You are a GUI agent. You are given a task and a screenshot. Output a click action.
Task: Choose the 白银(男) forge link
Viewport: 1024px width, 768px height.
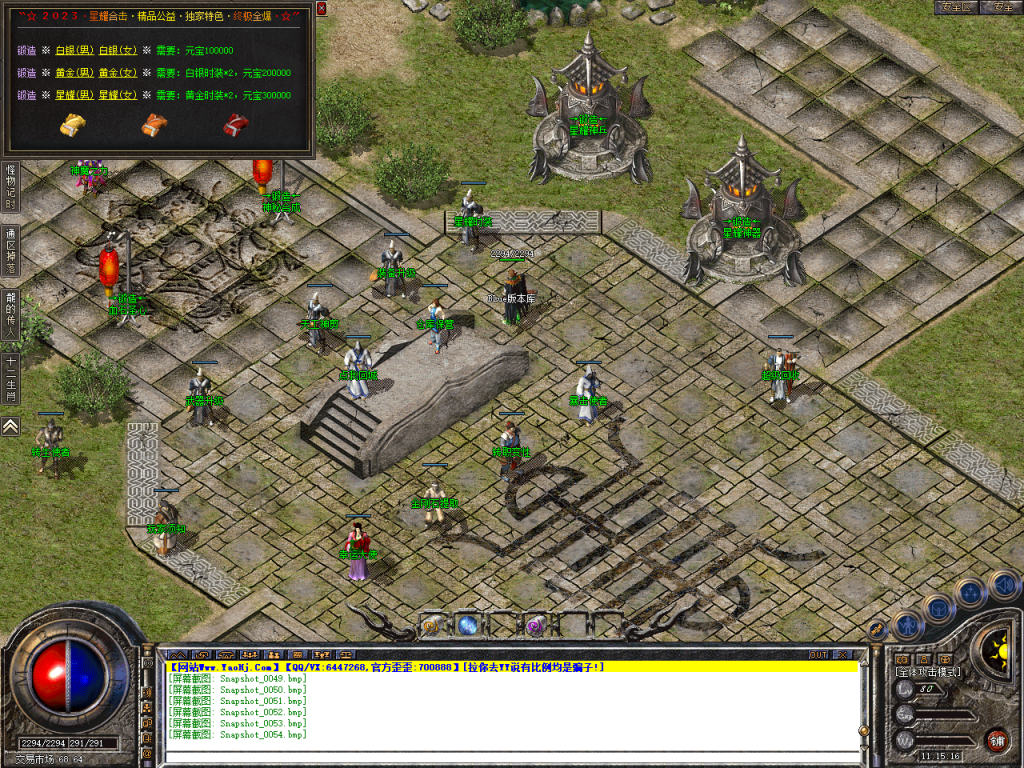click(x=72, y=49)
